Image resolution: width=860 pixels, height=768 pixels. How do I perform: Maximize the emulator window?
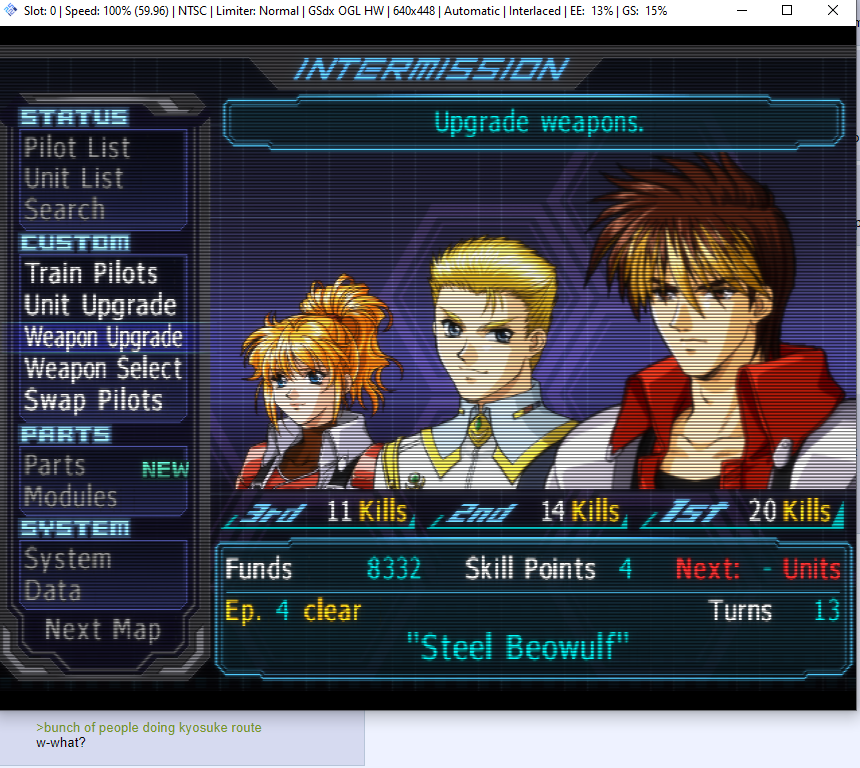click(787, 11)
